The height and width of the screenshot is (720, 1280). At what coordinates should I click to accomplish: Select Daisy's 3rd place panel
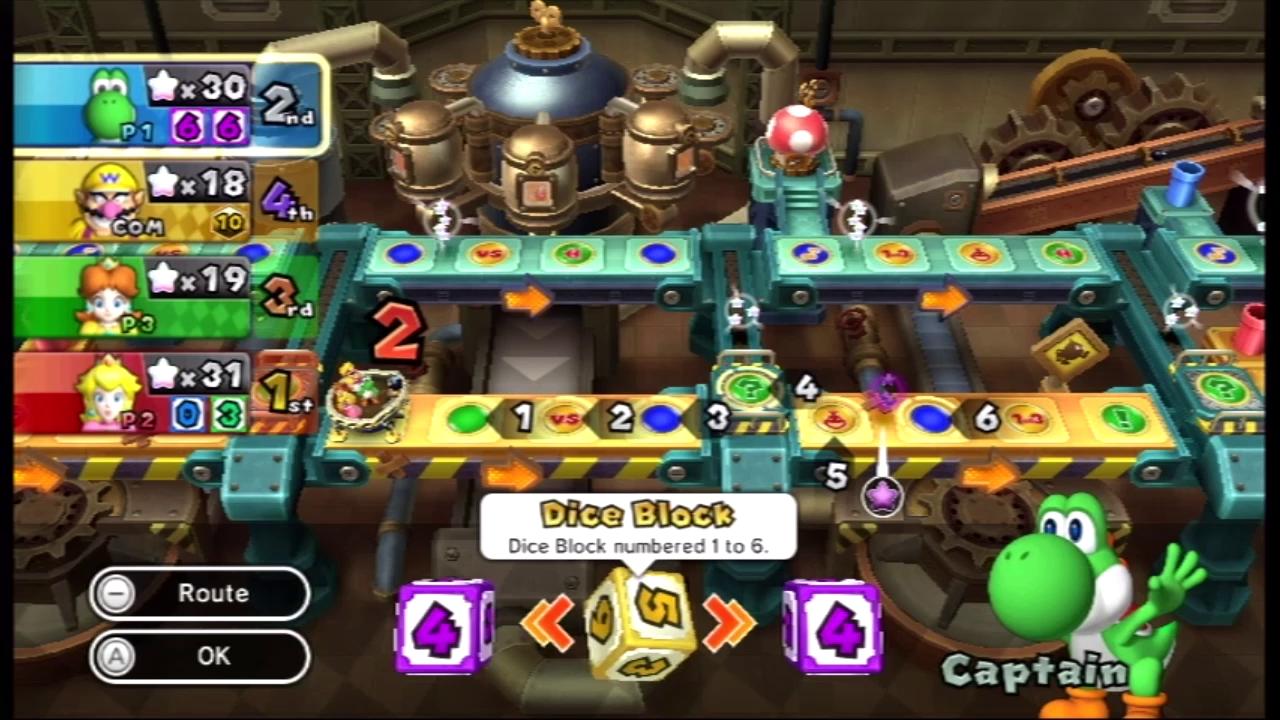click(160, 290)
